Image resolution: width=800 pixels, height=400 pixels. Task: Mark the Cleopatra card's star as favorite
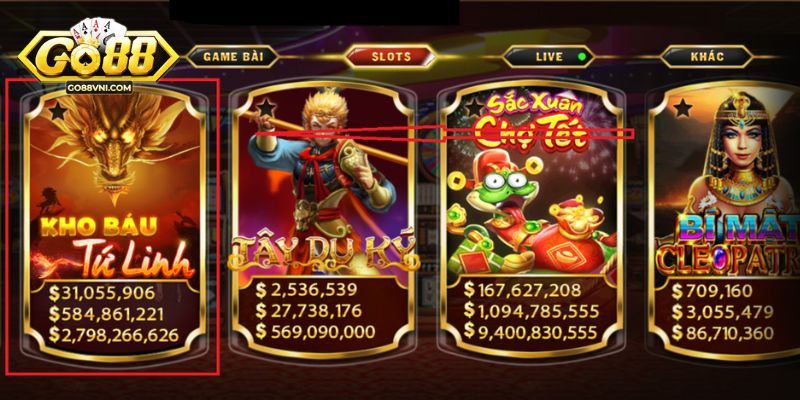682,108
